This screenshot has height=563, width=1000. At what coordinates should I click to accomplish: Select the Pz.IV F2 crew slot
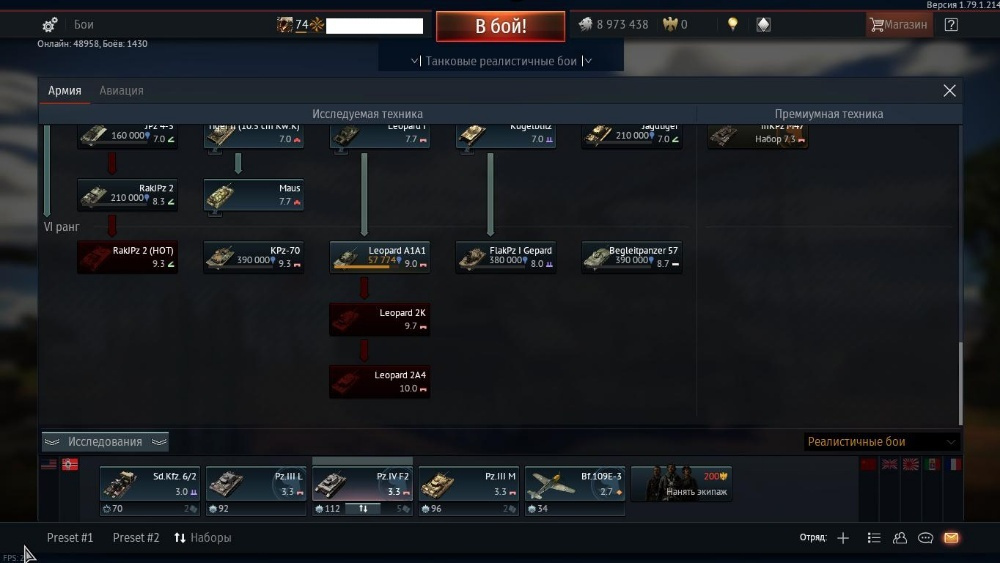362,485
